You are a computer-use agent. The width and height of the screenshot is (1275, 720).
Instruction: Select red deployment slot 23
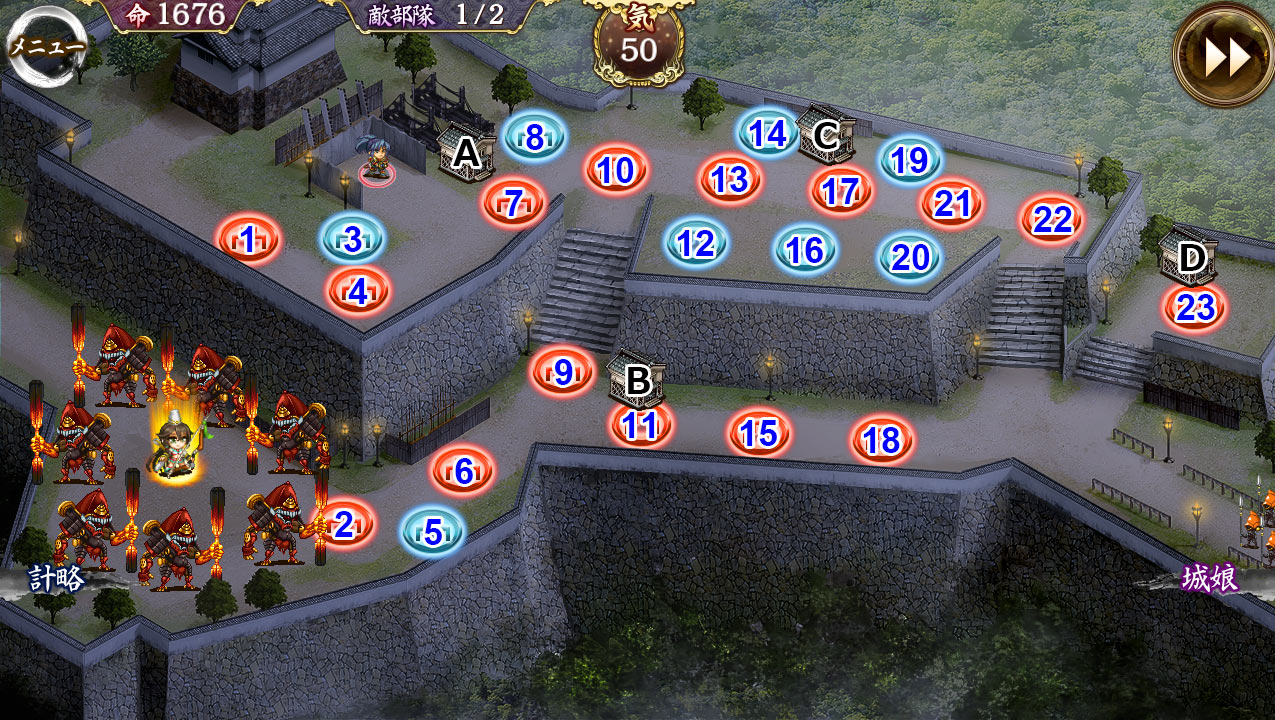coord(1194,307)
